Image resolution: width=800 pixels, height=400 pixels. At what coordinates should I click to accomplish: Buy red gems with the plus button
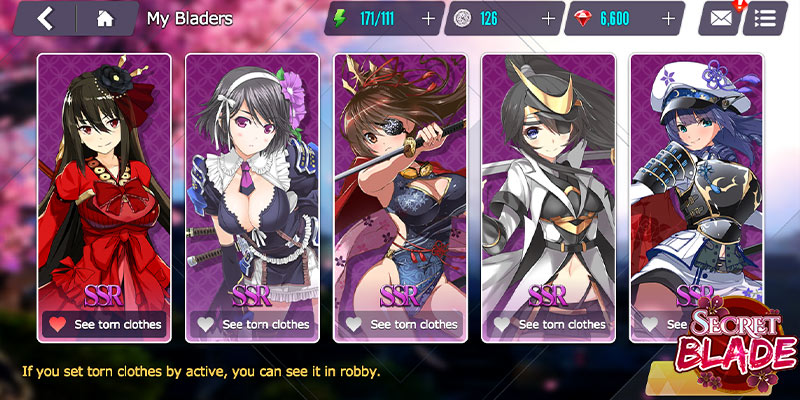point(668,18)
